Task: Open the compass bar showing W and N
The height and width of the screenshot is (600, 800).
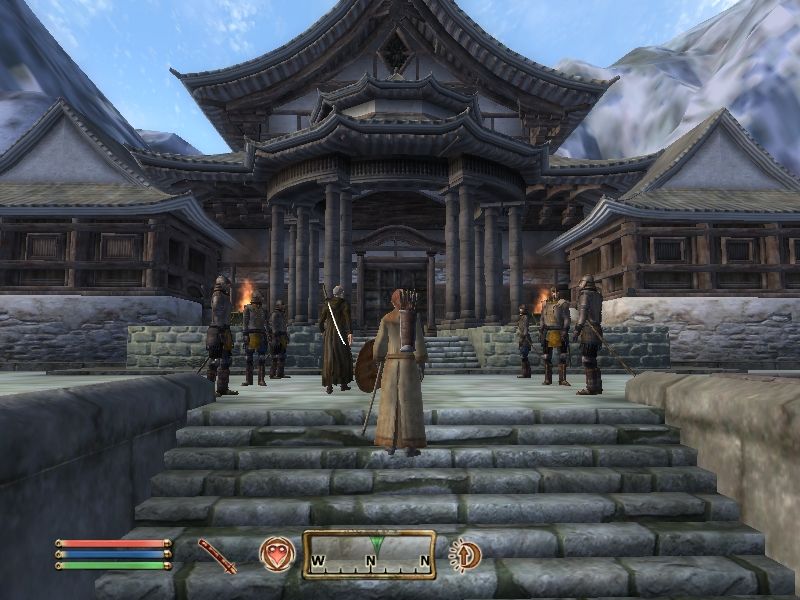Action: coord(369,554)
